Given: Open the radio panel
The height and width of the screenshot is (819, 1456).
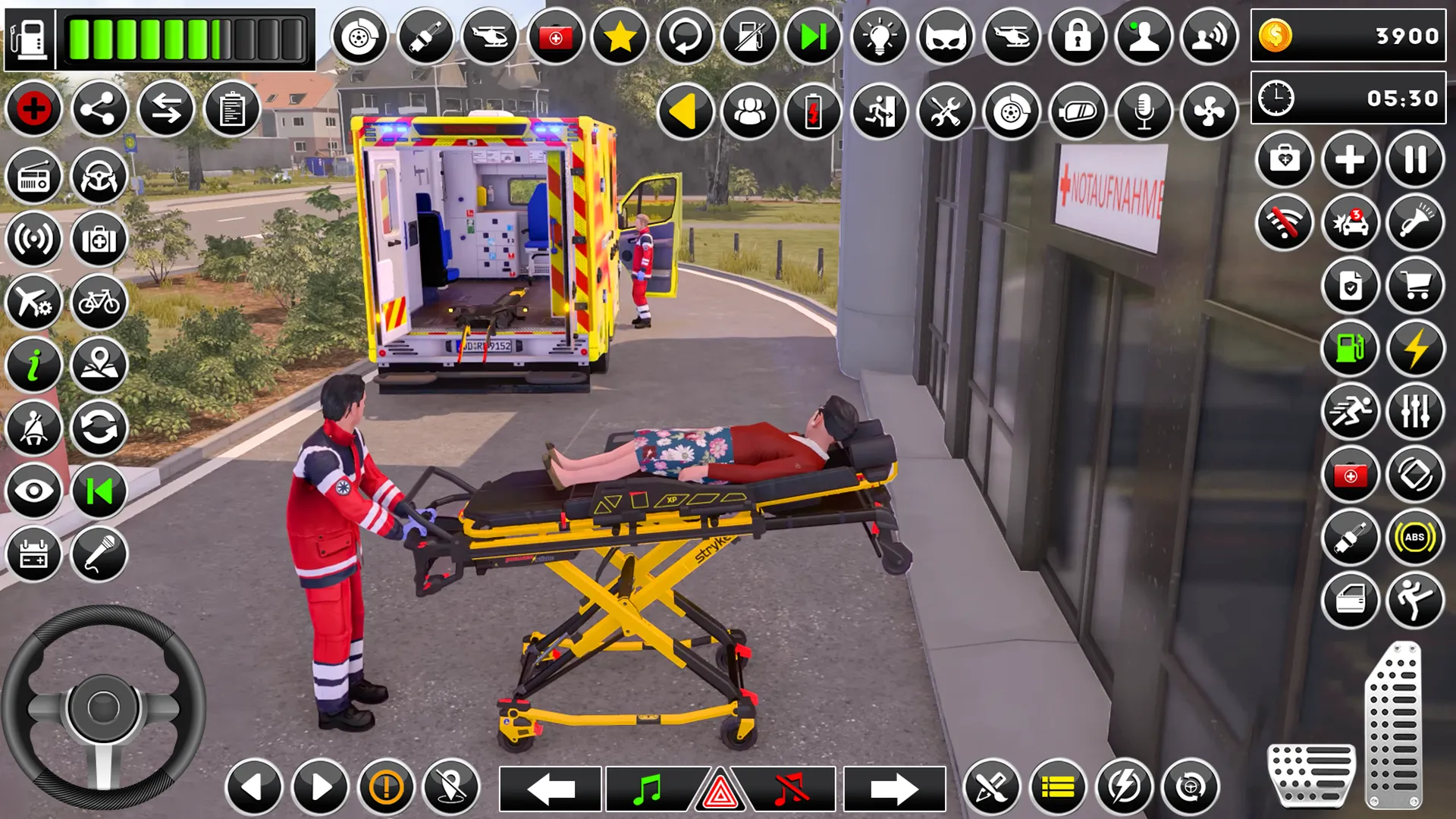Looking at the screenshot, I should click(x=33, y=174).
